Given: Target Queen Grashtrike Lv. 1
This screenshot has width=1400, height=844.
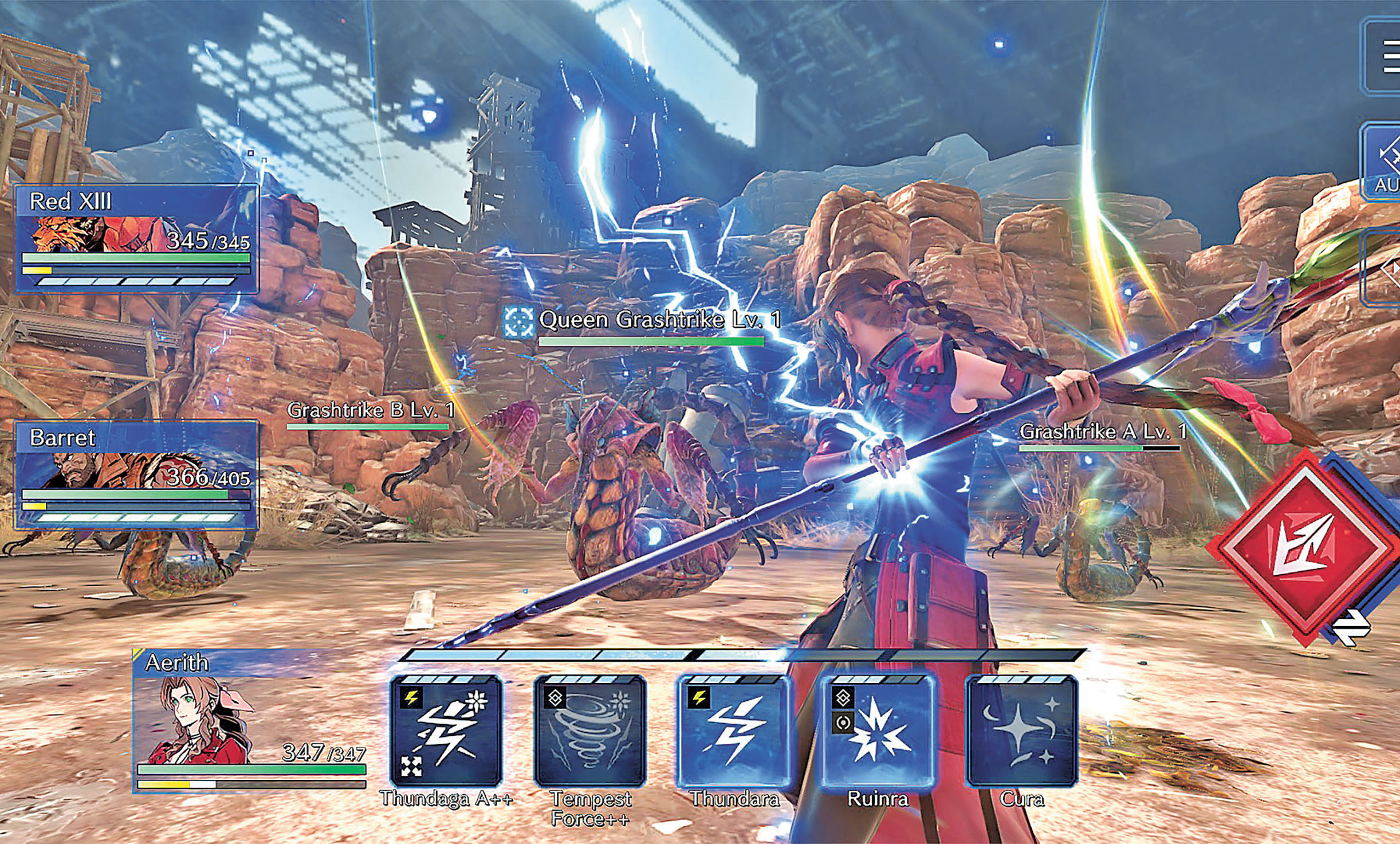Looking at the screenshot, I should coord(659,321).
